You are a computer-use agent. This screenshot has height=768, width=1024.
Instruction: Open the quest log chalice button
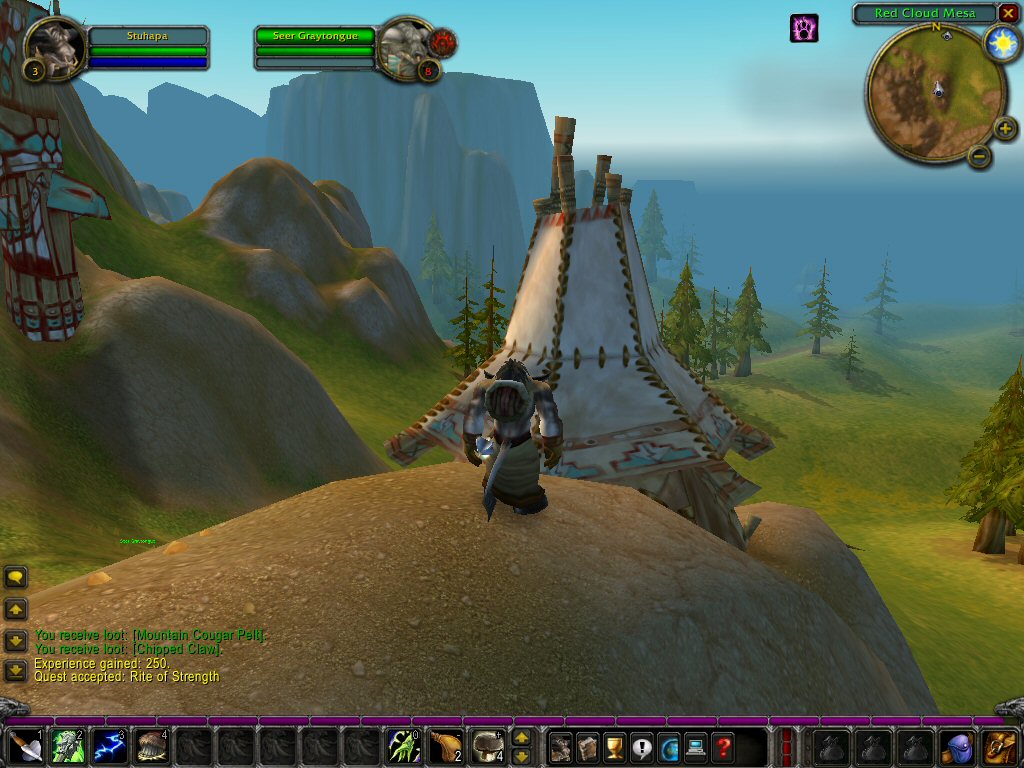click(x=615, y=747)
